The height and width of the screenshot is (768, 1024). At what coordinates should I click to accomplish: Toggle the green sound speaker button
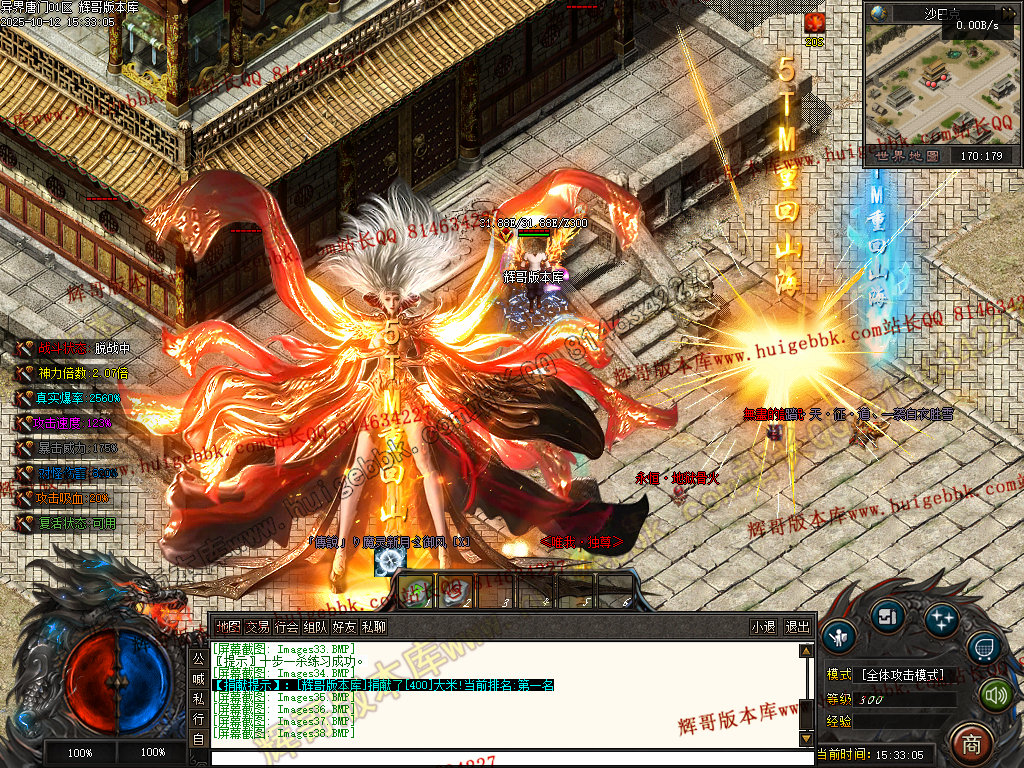(996, 694)
